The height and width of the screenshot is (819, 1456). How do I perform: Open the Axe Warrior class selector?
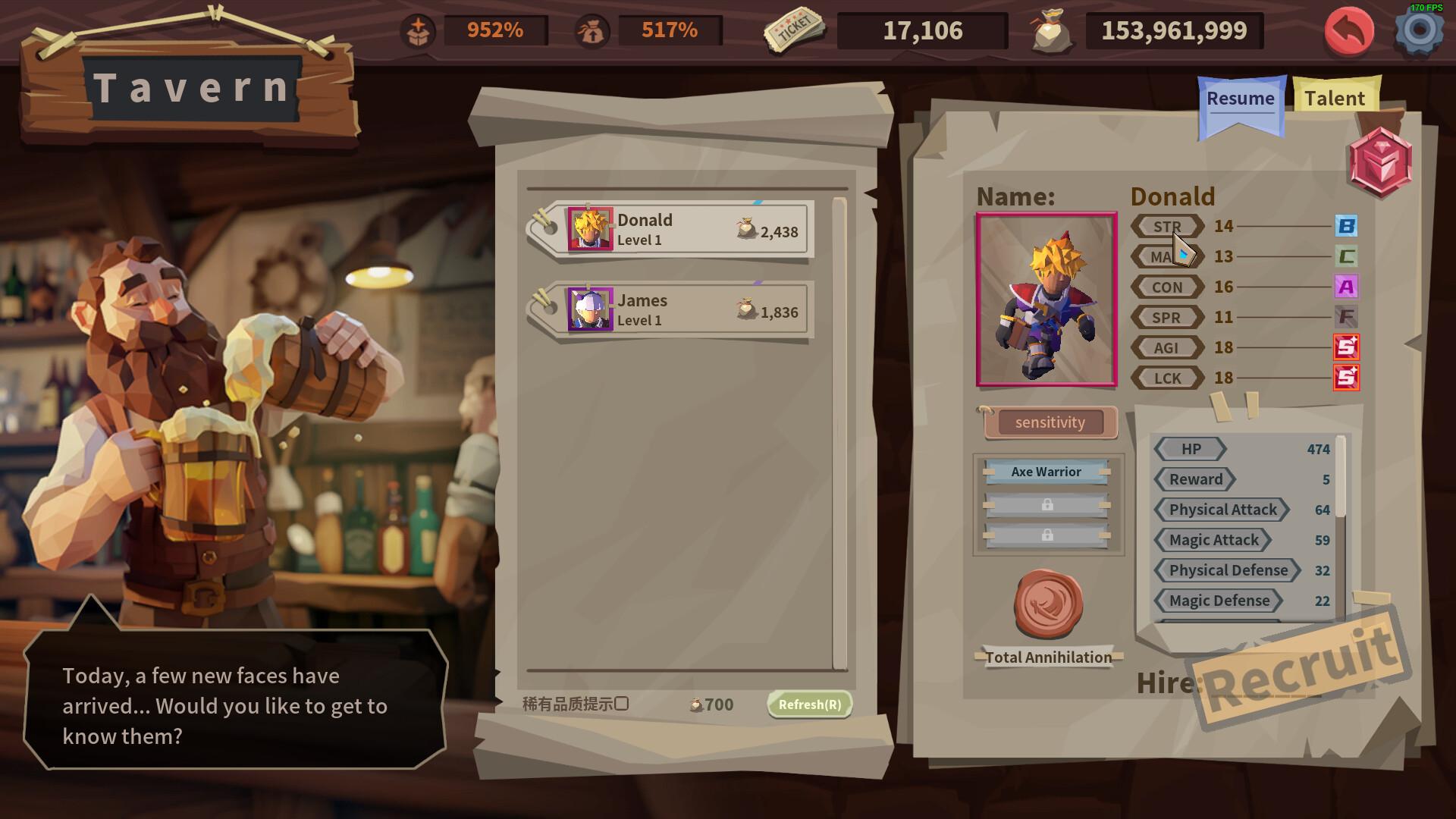point(1047,472)
